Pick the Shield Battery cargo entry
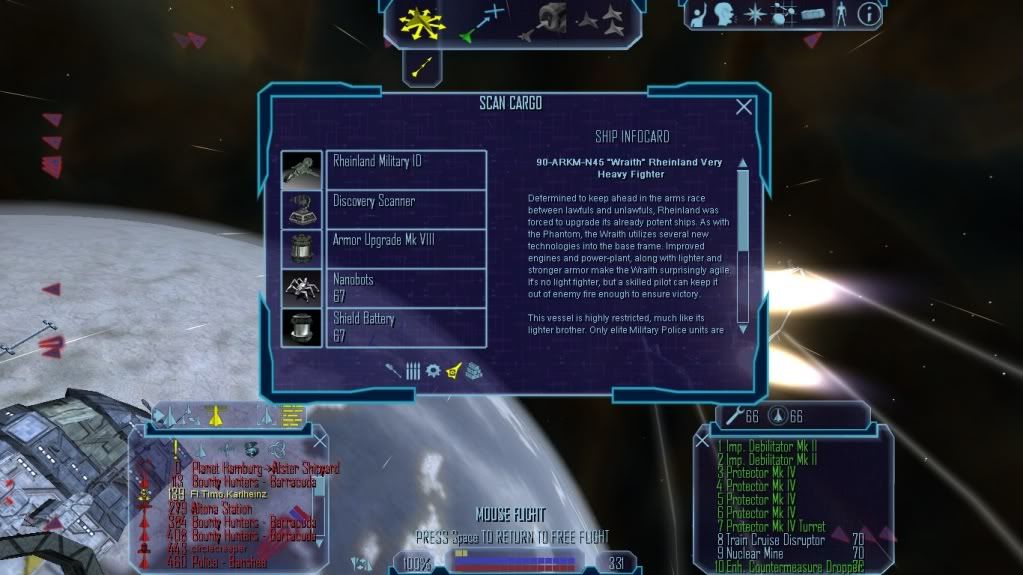The image size is (1023, 575). (x=406, y=327)
